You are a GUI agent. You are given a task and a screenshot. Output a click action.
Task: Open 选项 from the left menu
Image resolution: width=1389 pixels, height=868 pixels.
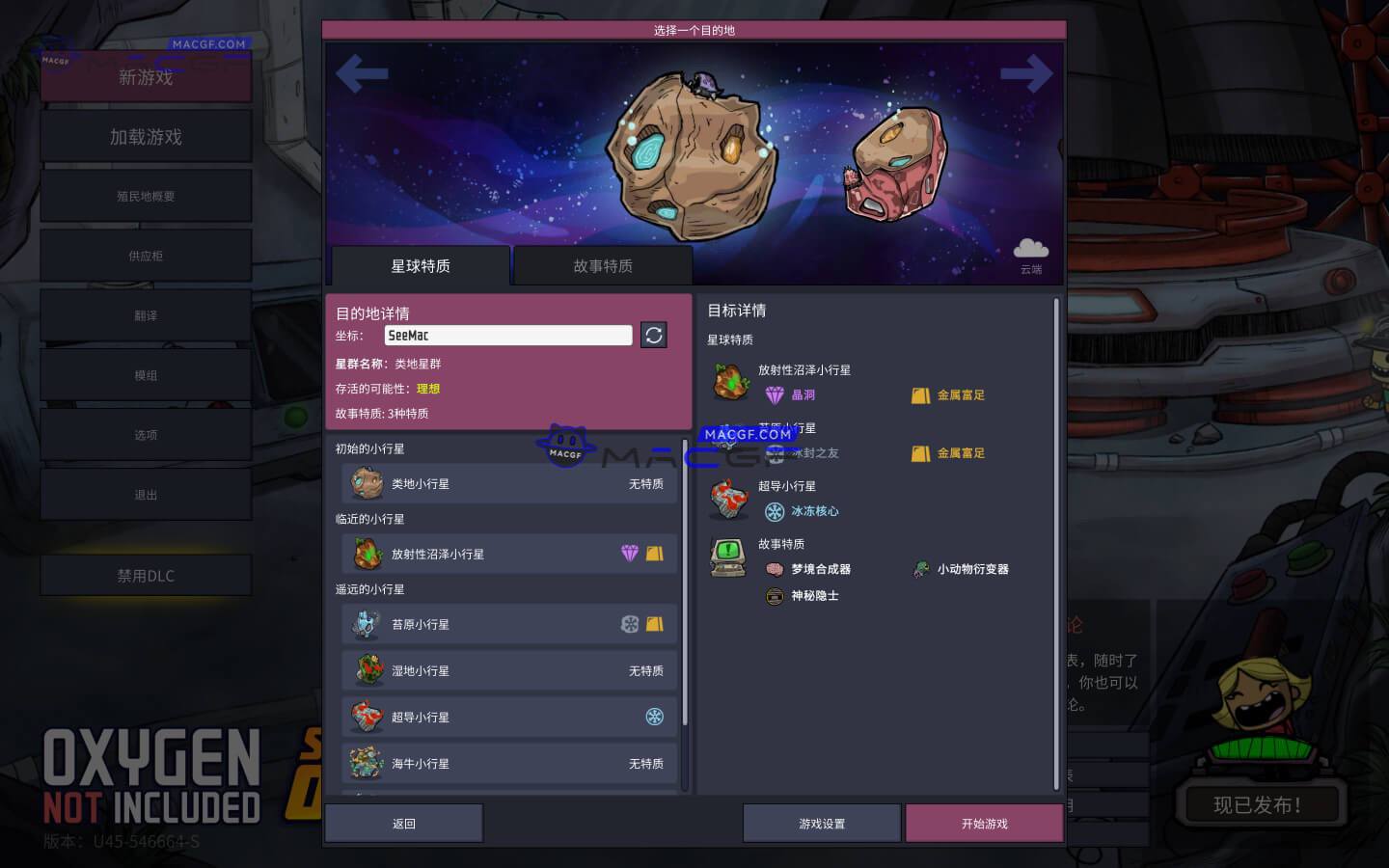click(146, 434)
